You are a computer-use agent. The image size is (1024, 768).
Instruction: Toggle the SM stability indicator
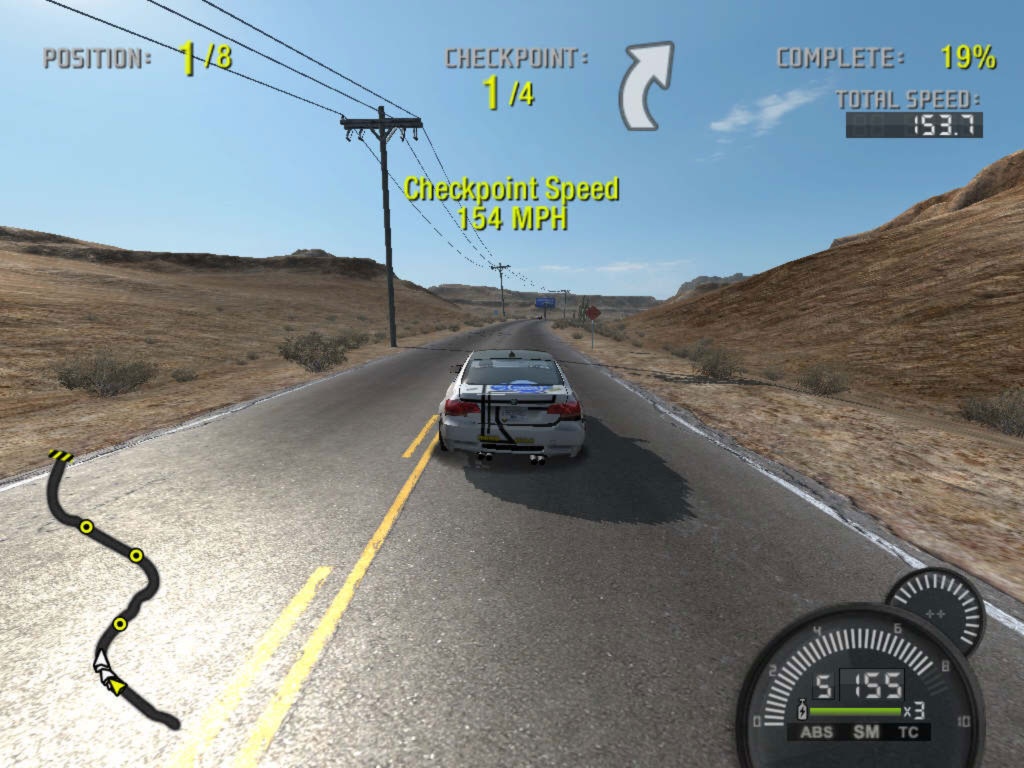pyautogui.click(x=865, y=732)
